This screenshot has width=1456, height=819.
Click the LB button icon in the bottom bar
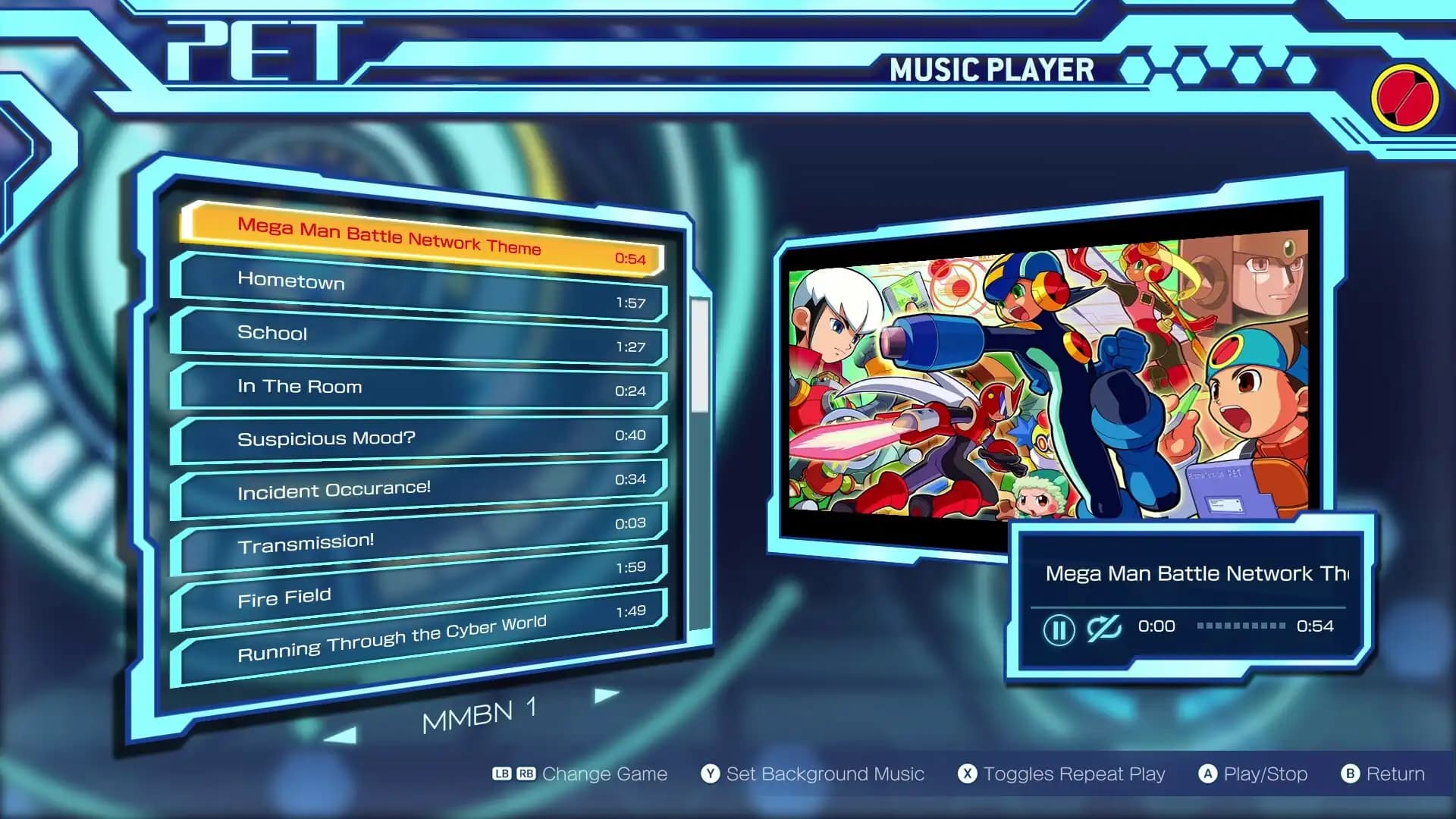click(504, 774)
